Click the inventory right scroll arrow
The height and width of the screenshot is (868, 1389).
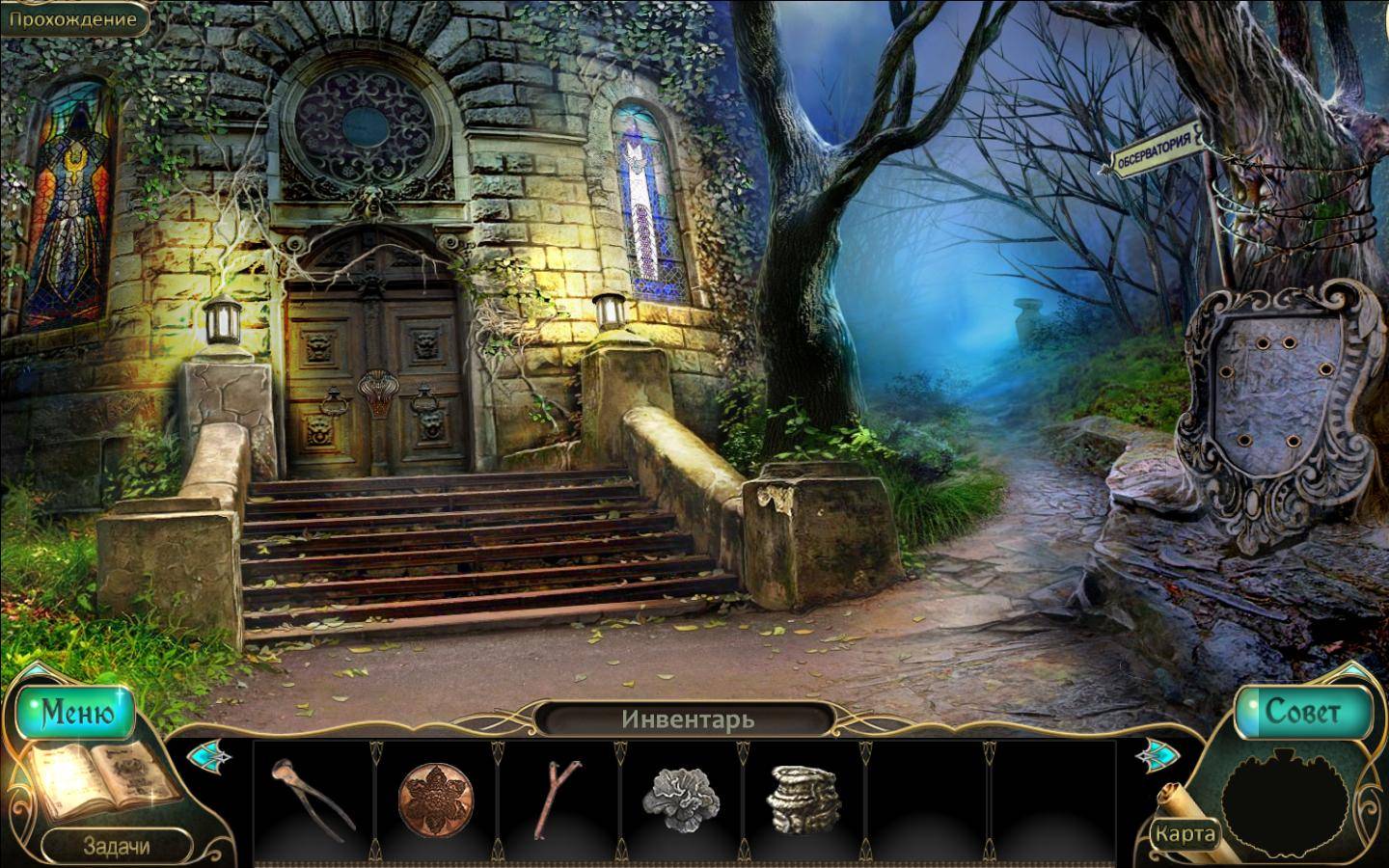(1156, 752)
